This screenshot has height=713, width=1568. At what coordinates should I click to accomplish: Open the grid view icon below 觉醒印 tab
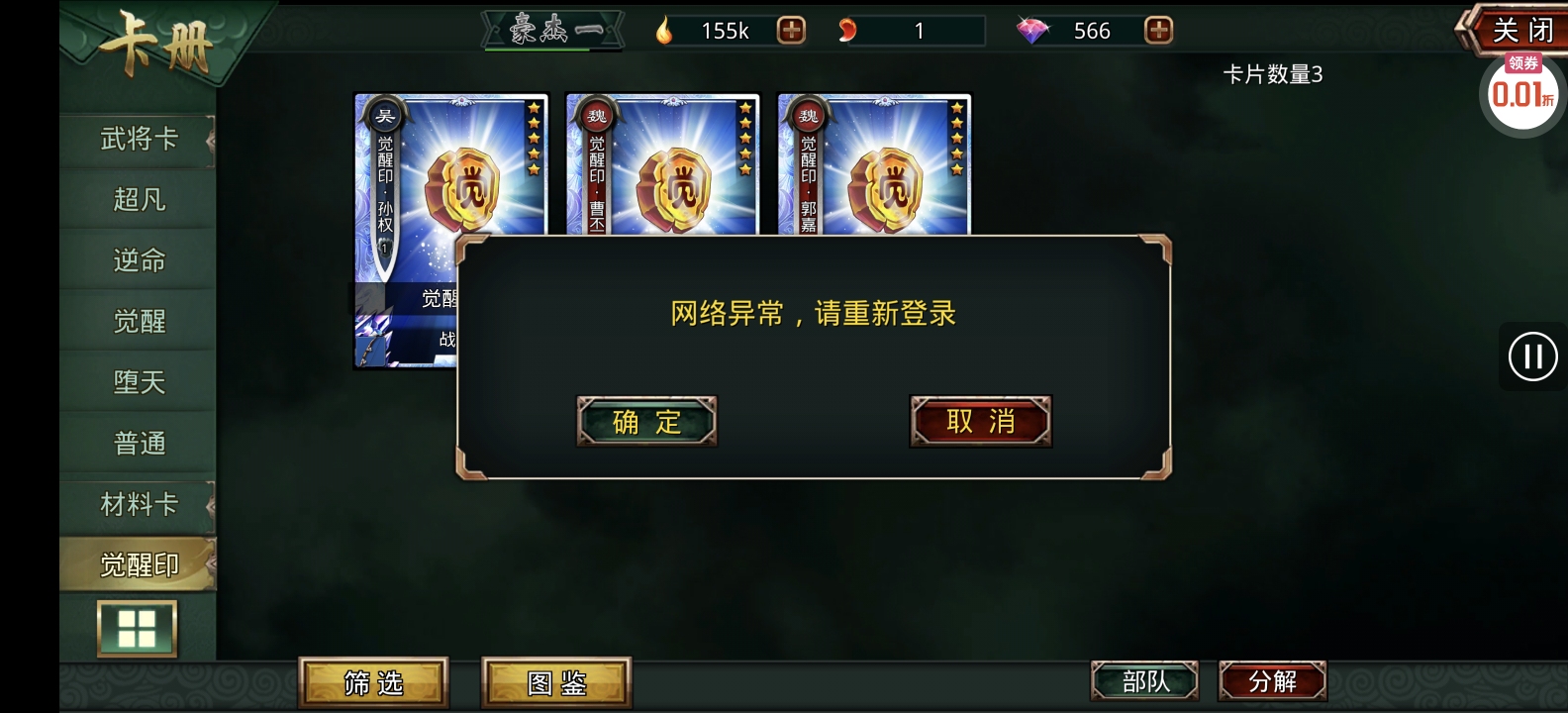(137, 628)
